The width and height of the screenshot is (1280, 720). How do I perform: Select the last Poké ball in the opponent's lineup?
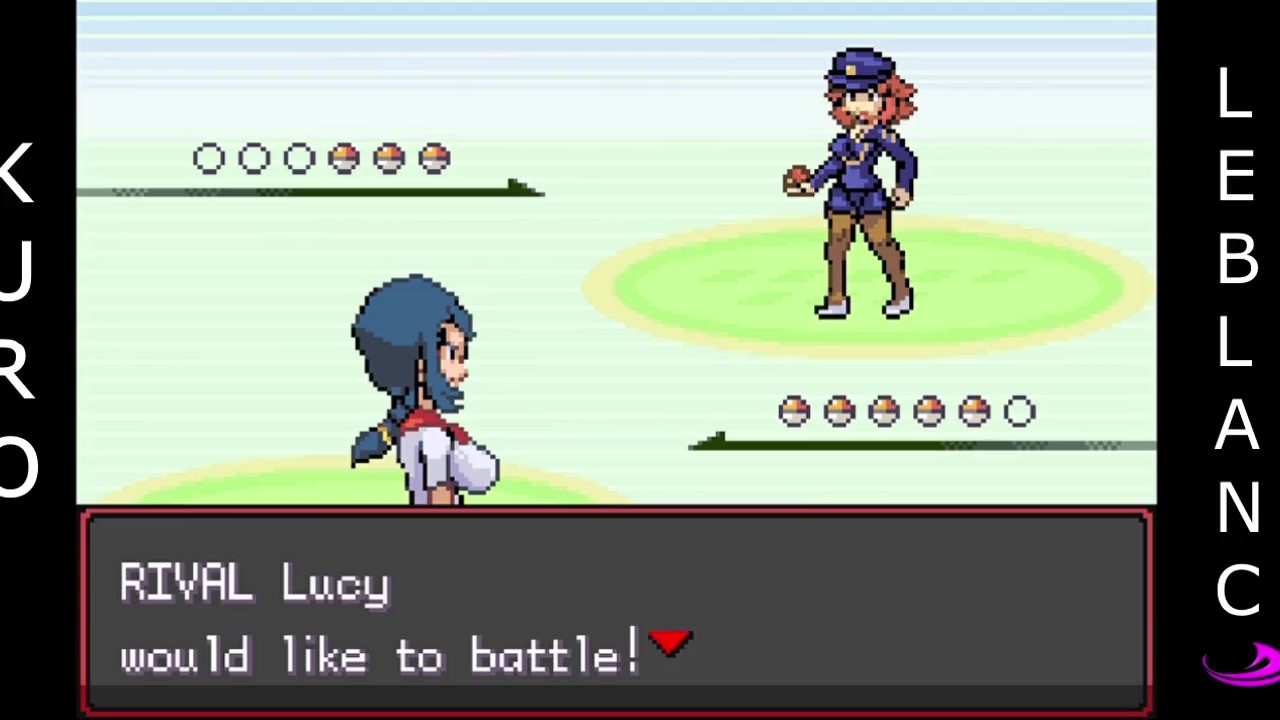[433, 158]
